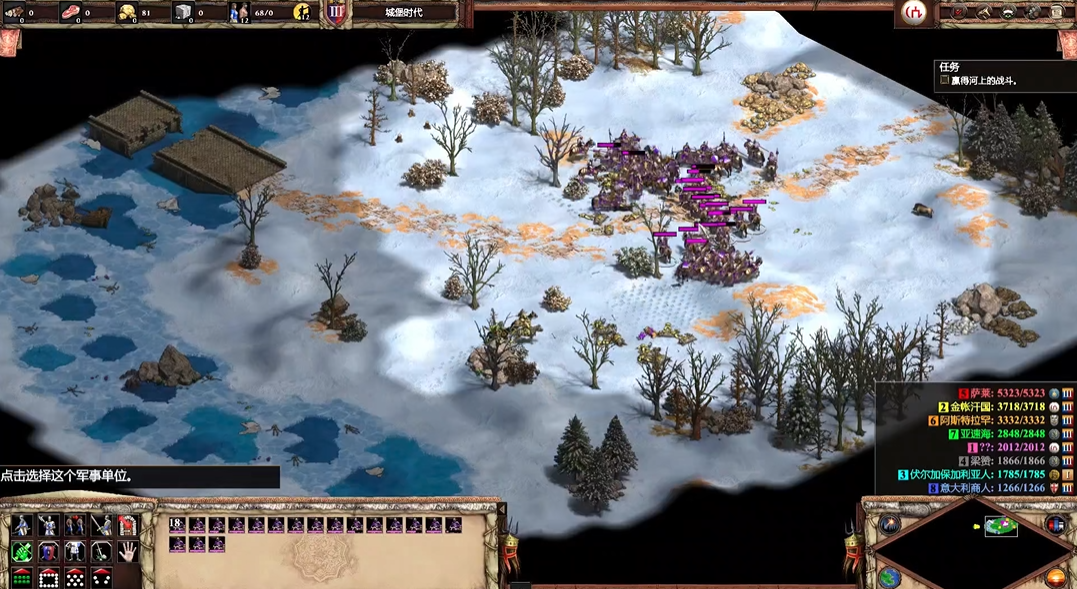Switch to the staggered dots formation
Viewport: 1077px width, 589px height.
[75, 578]
